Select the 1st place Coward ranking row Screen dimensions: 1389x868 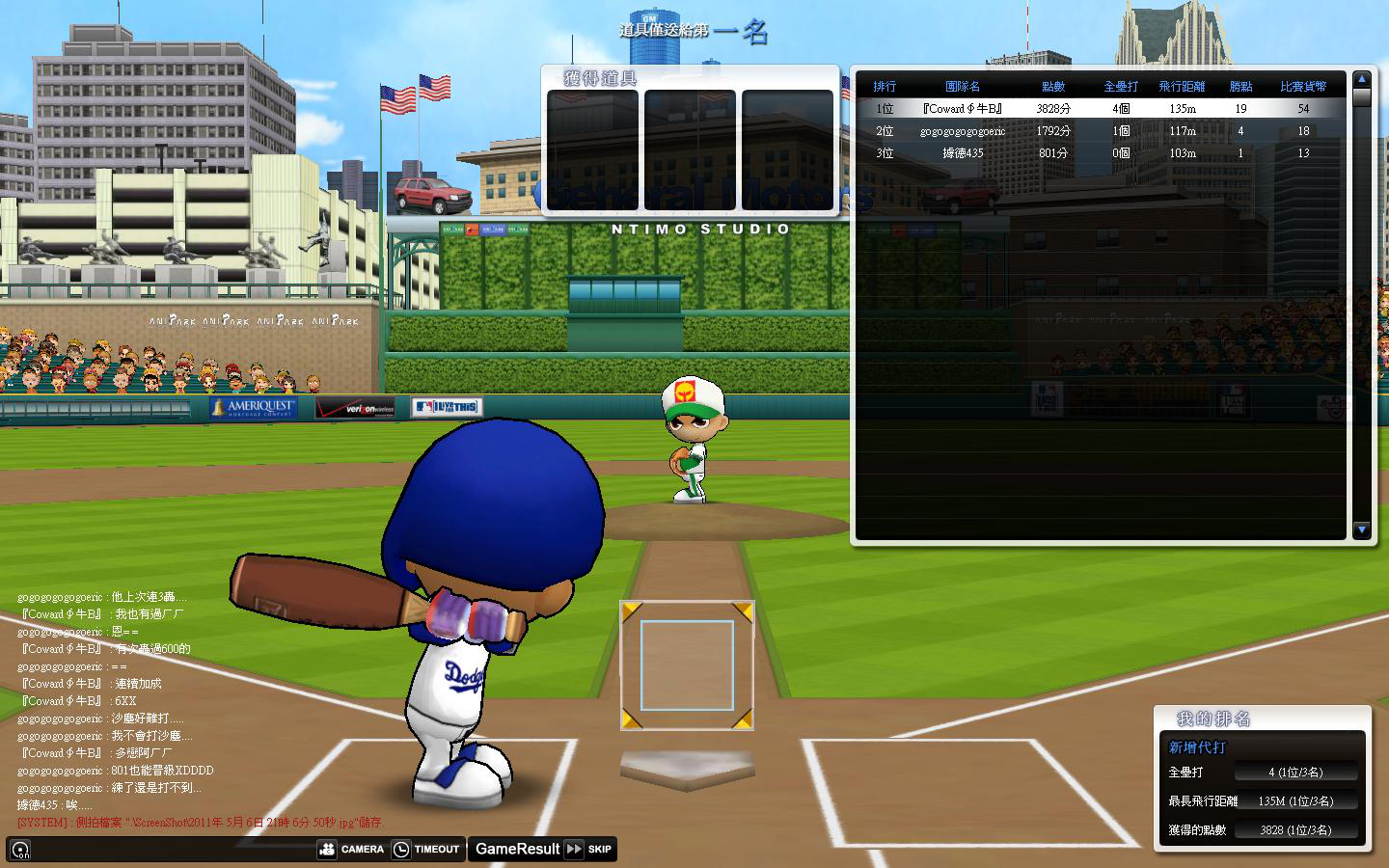click(x=1100, y=109)
